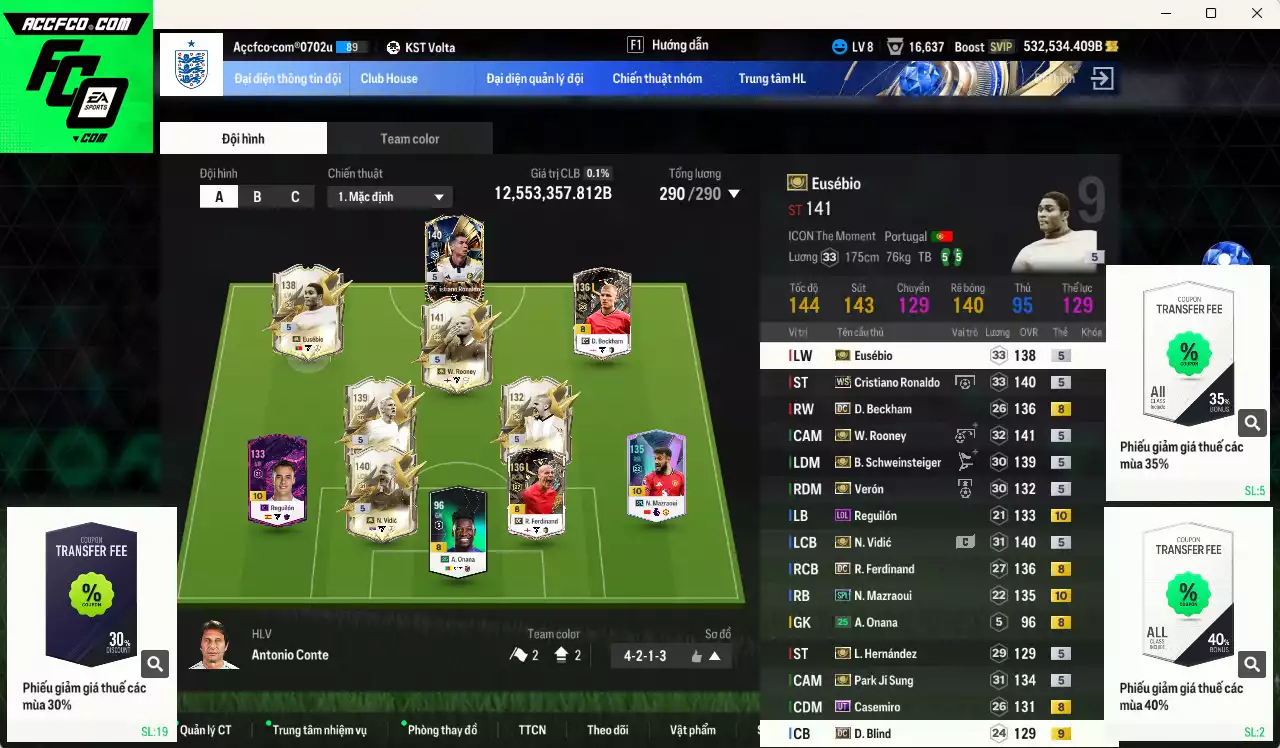
Task: Open the Club House menu
Action: [389, 78]
